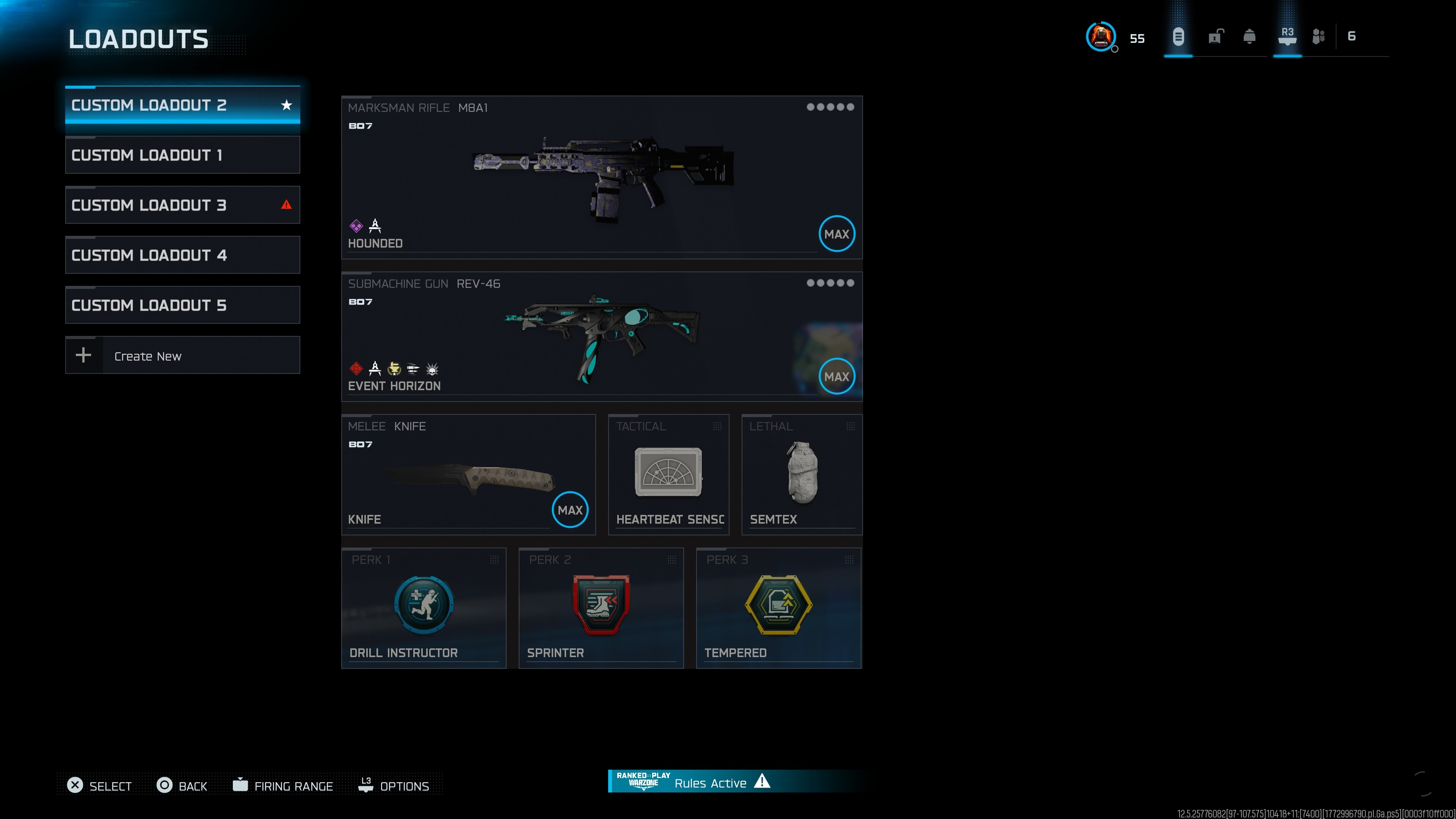Create a new loadout

tap(182, 356)
